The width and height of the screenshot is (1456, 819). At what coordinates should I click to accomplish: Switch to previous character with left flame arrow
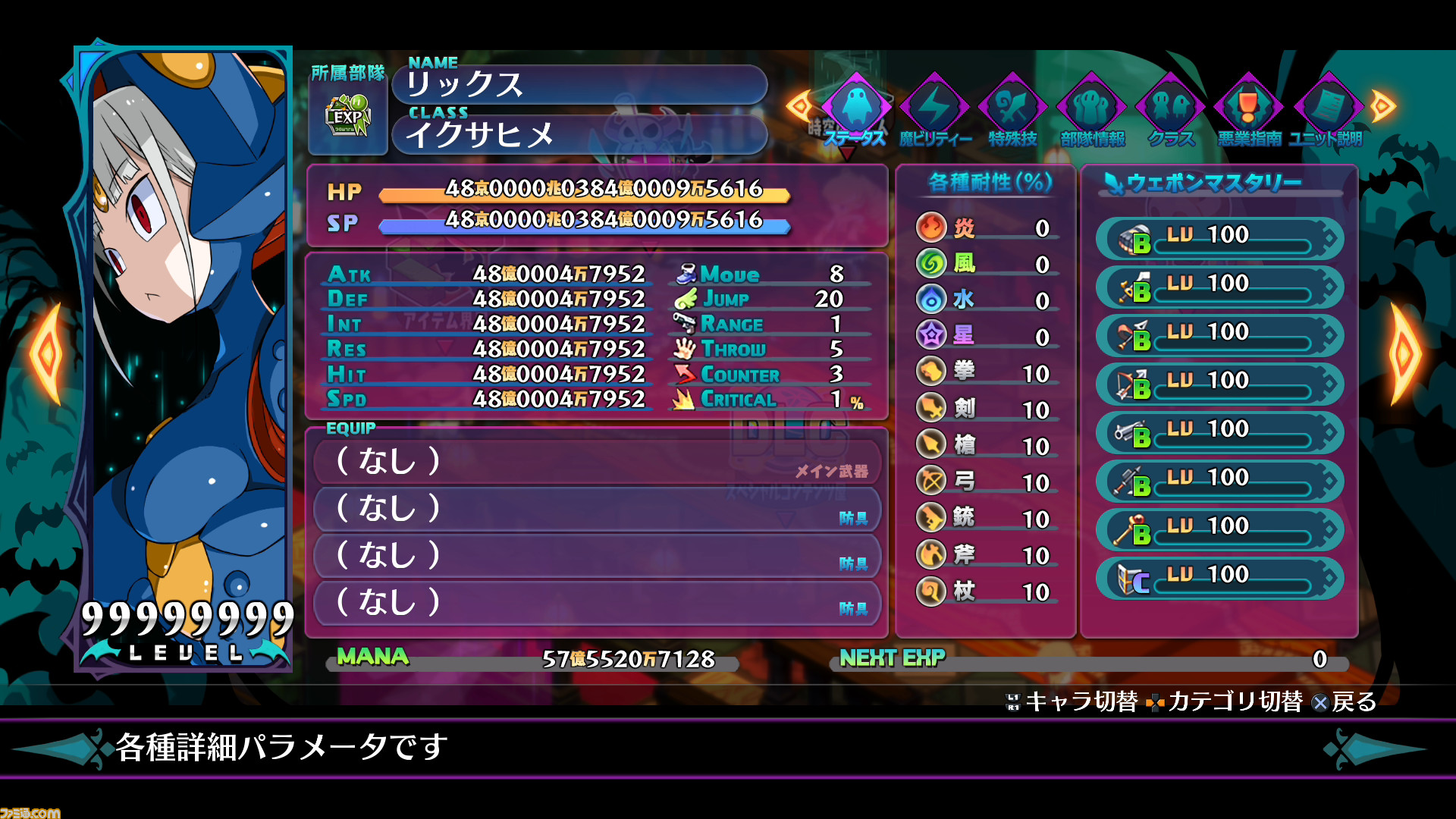pyautogui.click(x=47, y=353)
